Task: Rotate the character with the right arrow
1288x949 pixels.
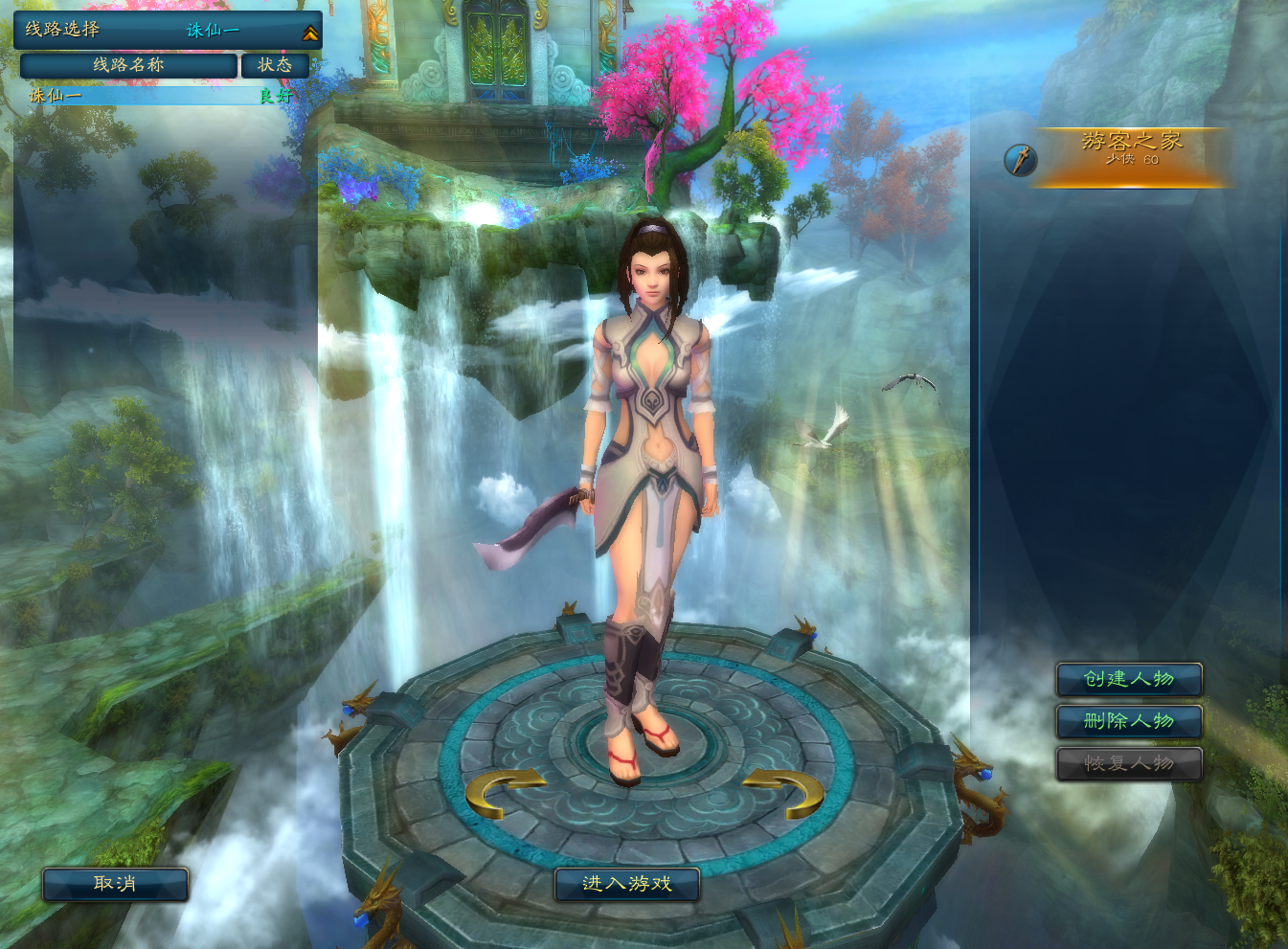Action: click(786, 793)
